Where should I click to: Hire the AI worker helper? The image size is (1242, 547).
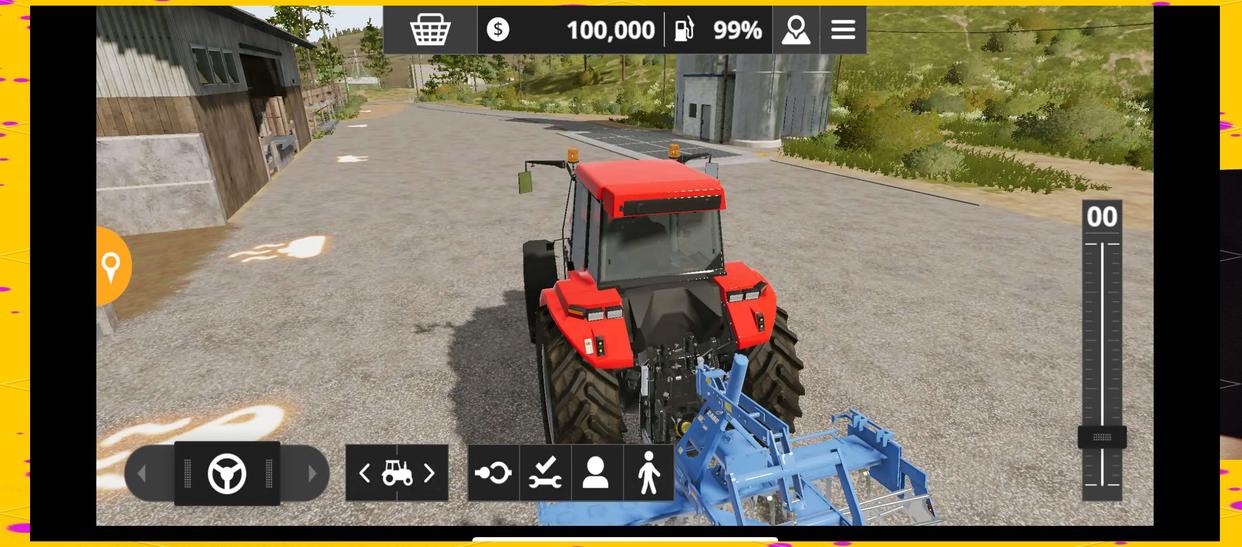click(x=596, y=473)
